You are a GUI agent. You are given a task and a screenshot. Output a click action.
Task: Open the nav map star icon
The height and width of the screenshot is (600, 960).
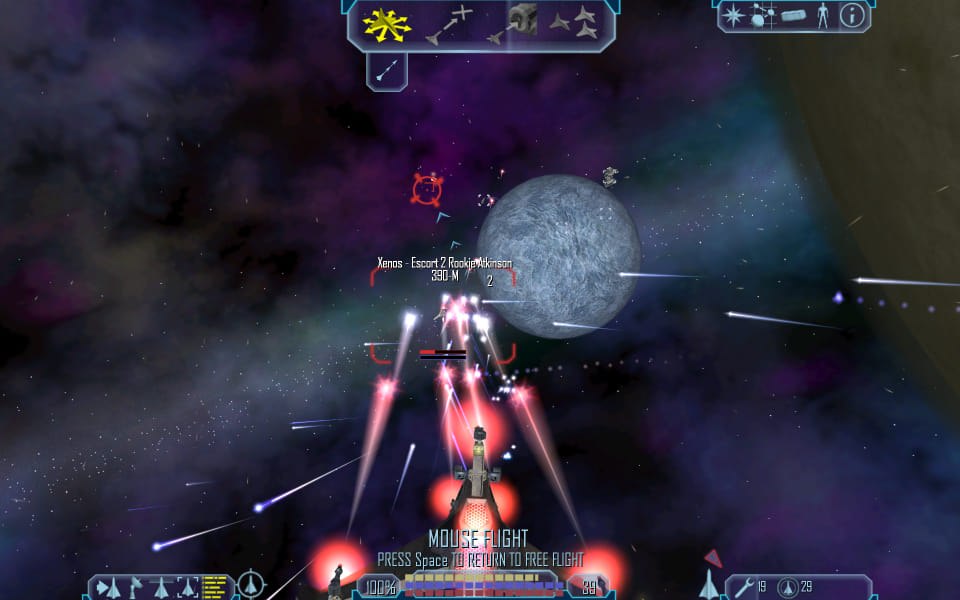point(736,16)
